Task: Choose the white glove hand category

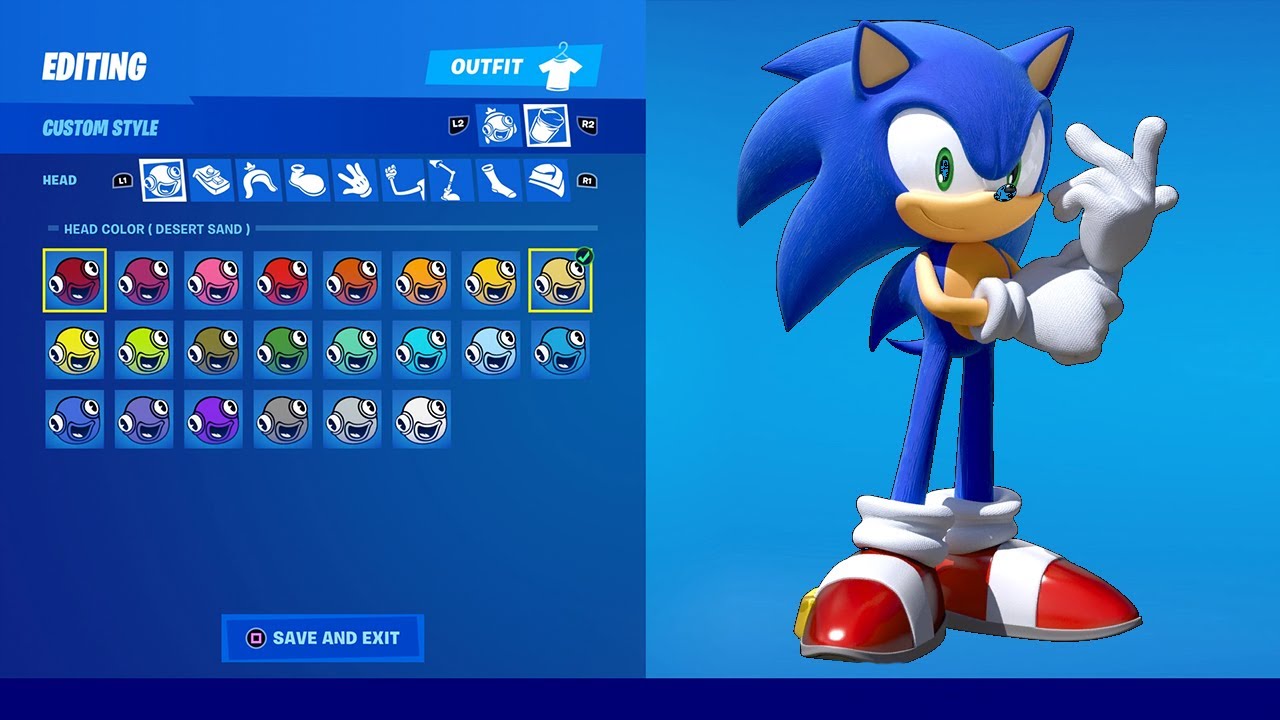Action: (x=353, y=180)
